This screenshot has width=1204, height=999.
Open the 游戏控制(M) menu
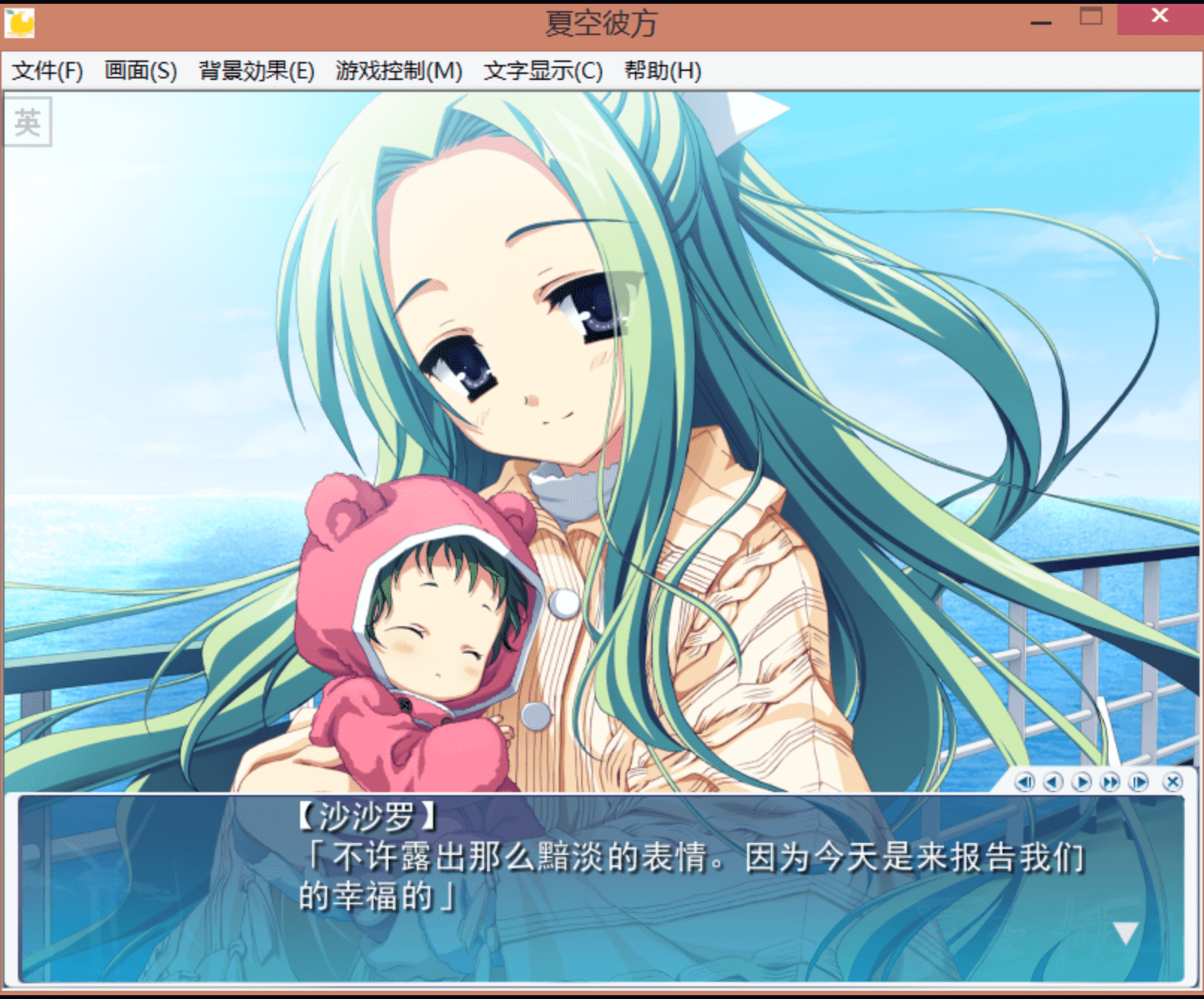(398, 71)
